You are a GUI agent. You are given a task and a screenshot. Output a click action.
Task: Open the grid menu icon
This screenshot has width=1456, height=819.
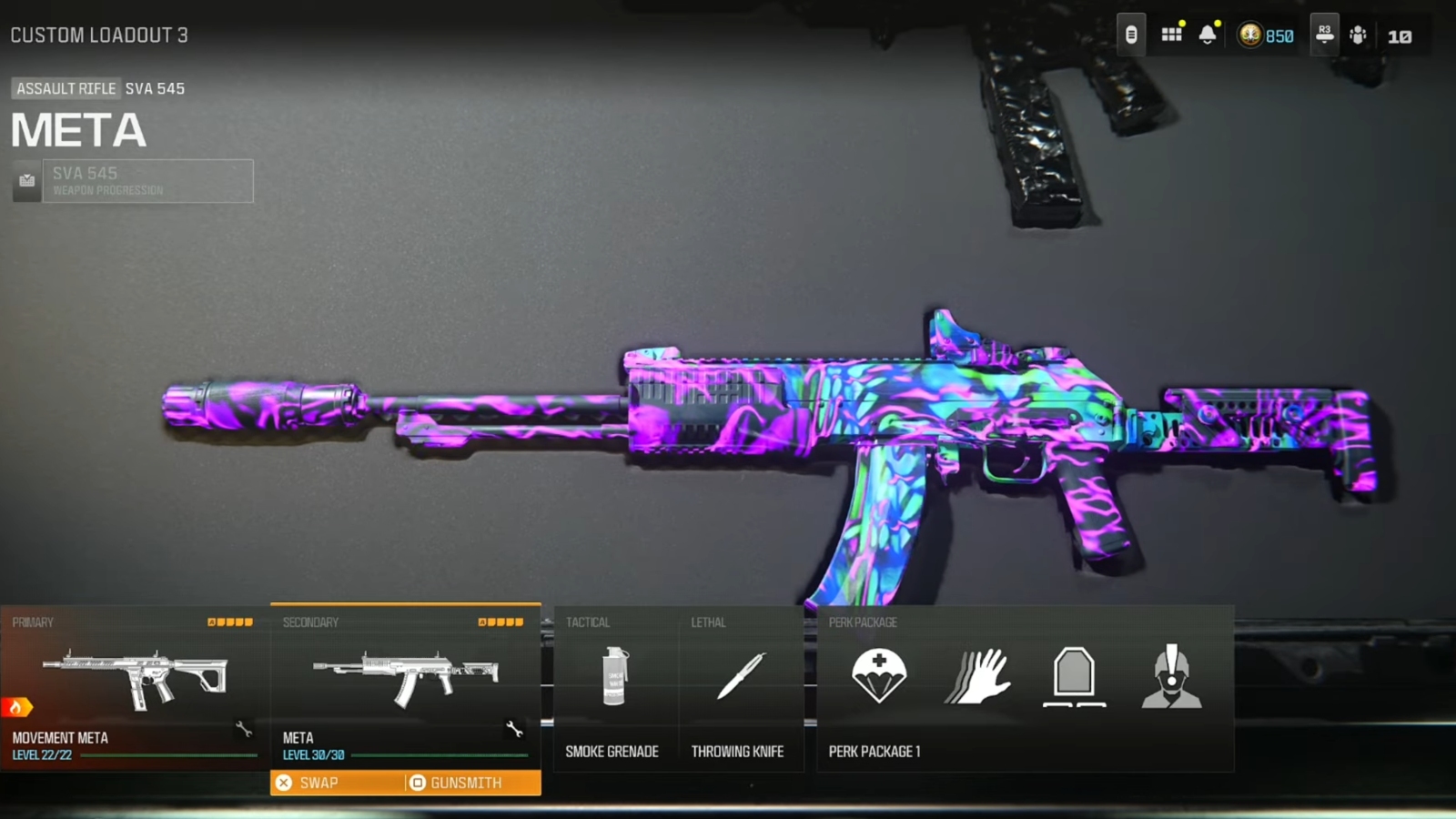point(1171,35)
